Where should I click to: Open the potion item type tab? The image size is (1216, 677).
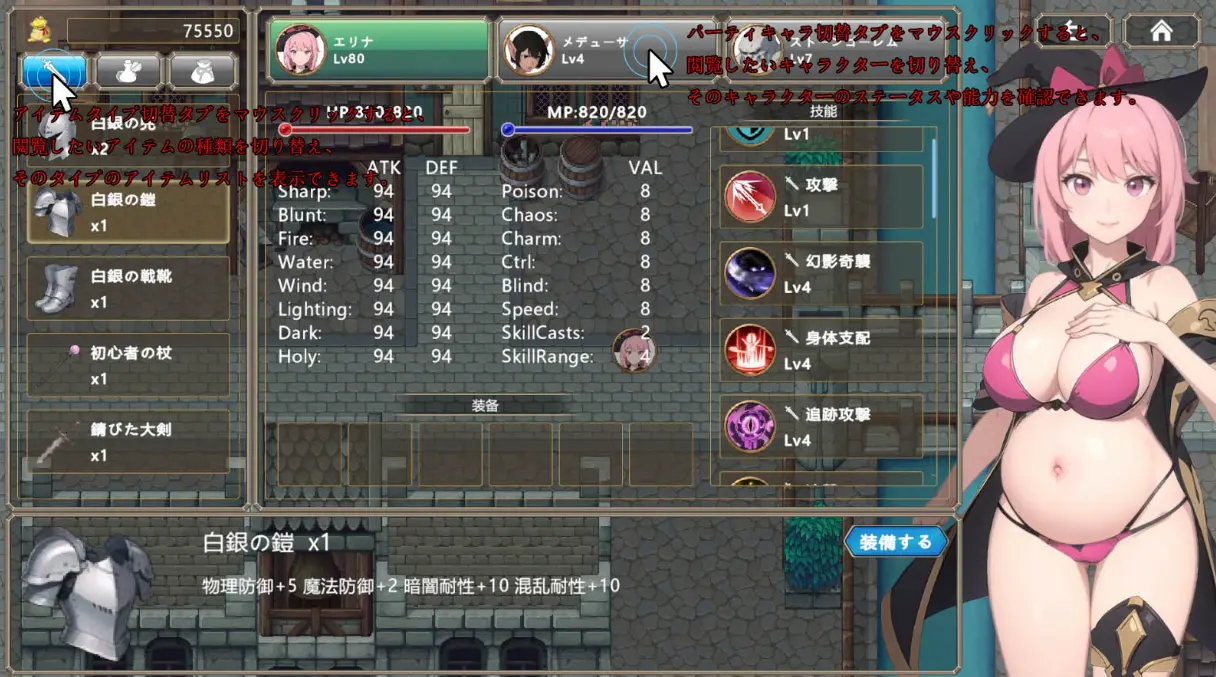click(130, 70)
